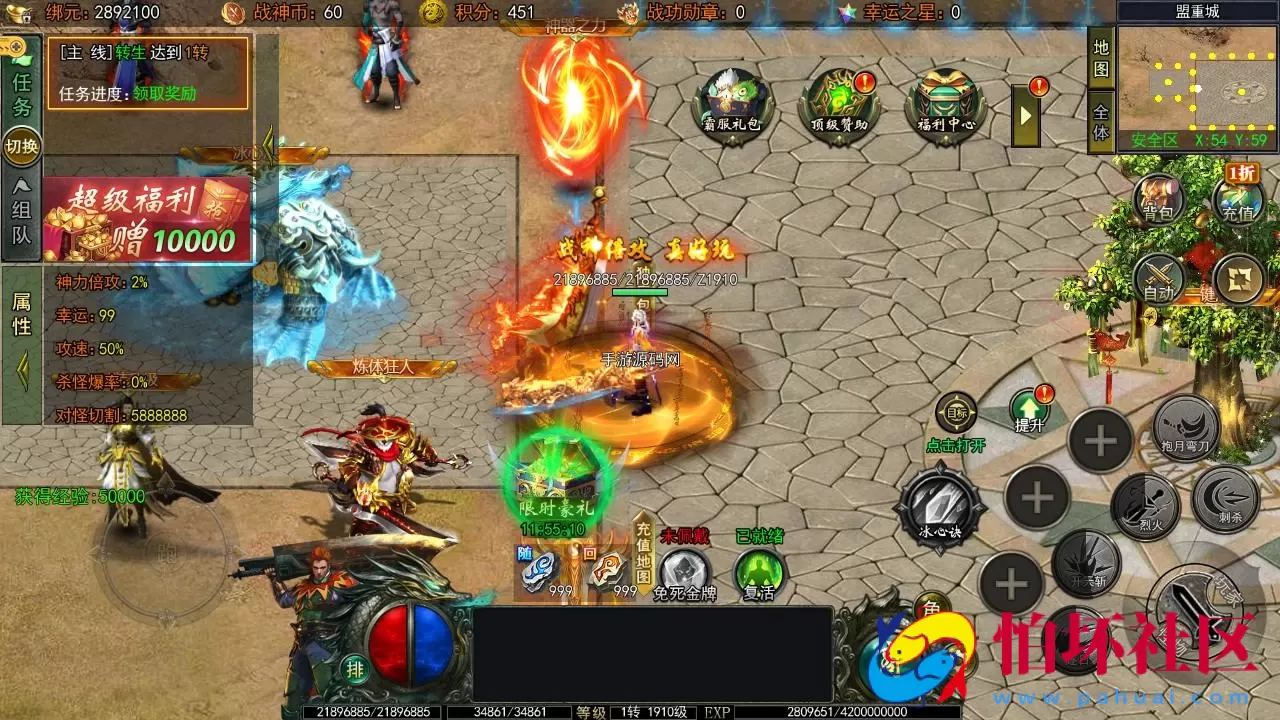1280x720 pixels.
Task: Open the 充值 recharge shop
Action: (x=1238, y=198)
